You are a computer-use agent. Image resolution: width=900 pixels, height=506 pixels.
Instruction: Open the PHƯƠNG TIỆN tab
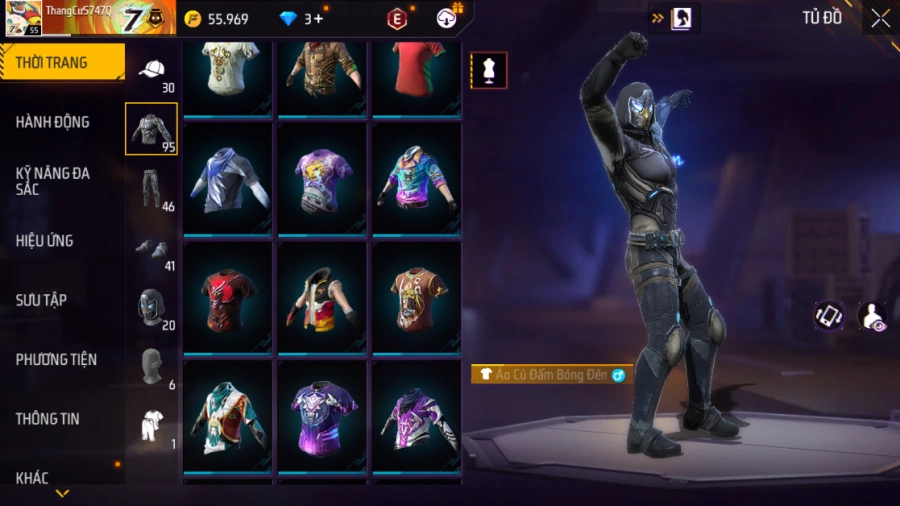(x=56, y=359)
